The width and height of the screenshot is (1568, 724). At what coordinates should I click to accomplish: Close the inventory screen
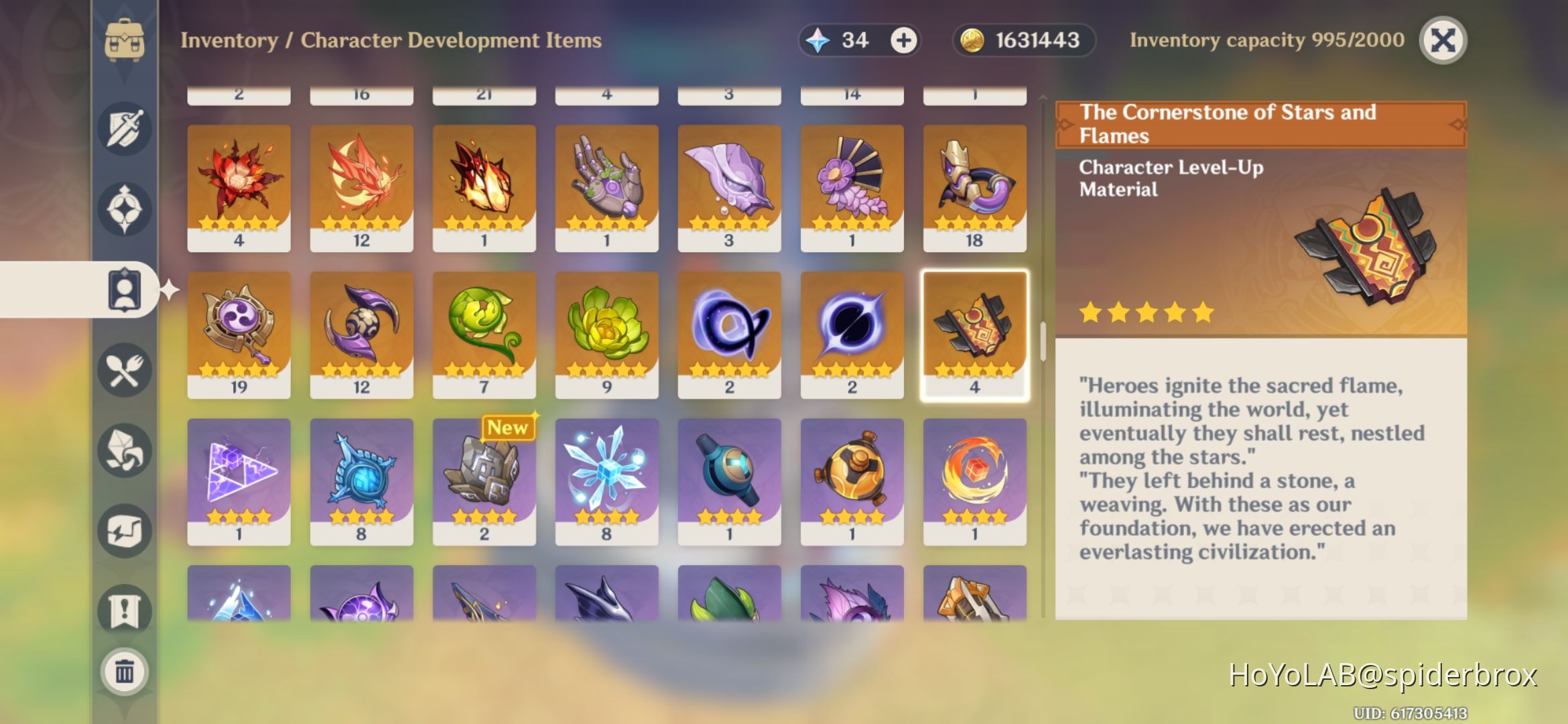coord(1442,40)
